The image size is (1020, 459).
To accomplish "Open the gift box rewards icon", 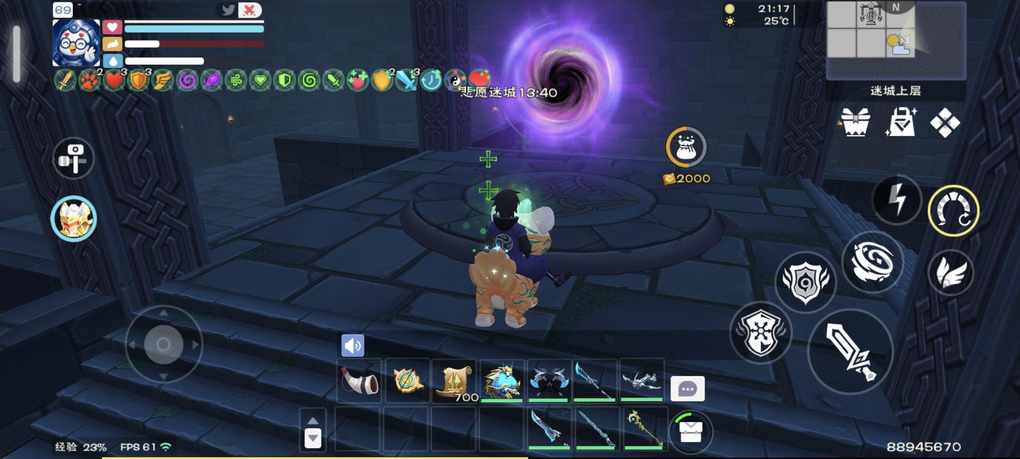I will (x=855, y=123).
